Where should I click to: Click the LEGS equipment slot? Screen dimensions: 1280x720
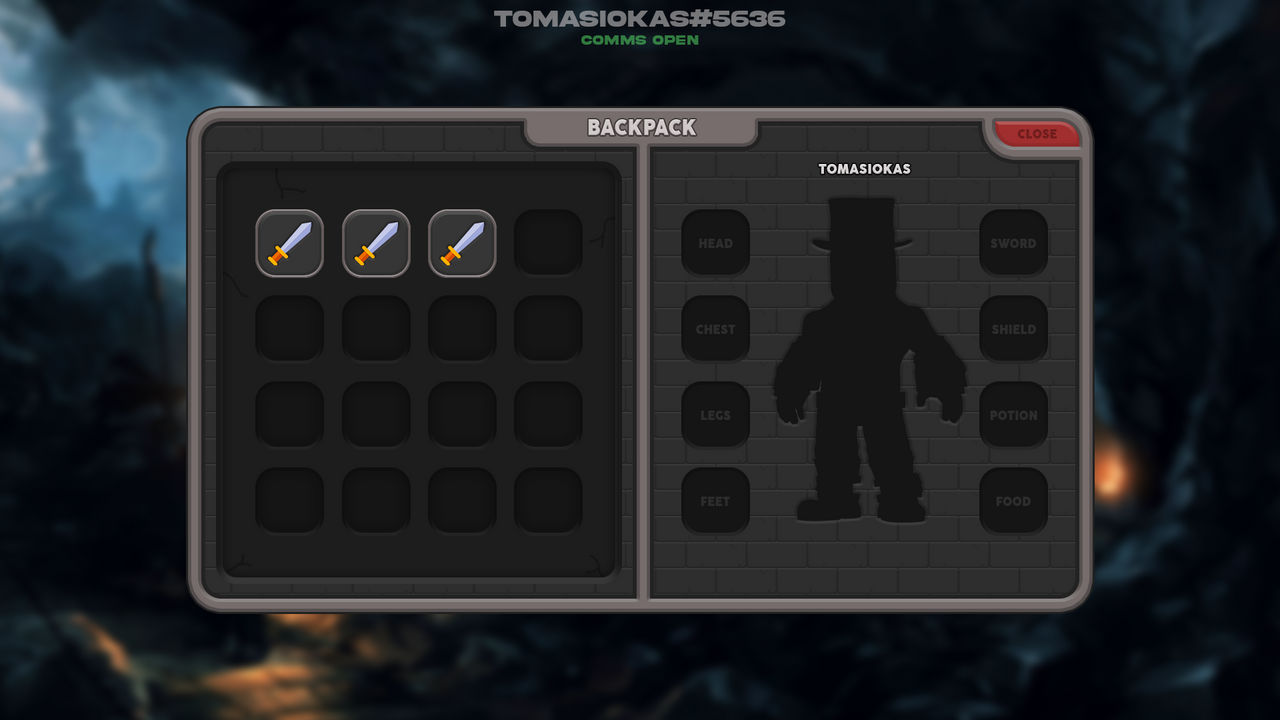coord(715,415)
